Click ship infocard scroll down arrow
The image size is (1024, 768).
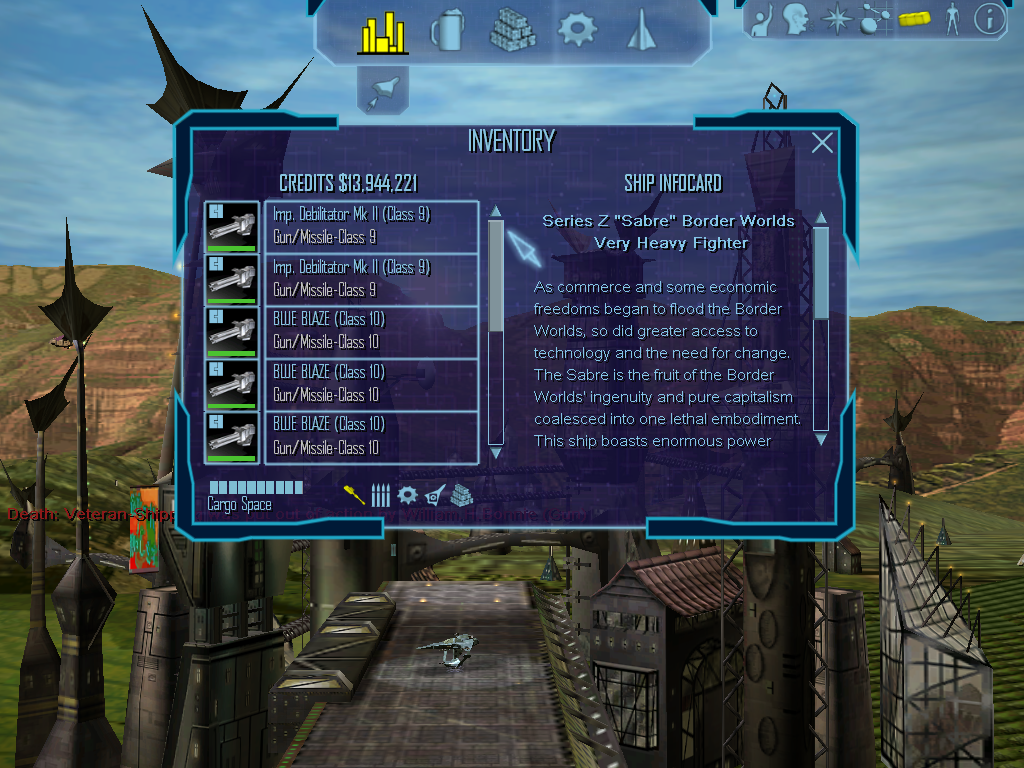point(821,438)
